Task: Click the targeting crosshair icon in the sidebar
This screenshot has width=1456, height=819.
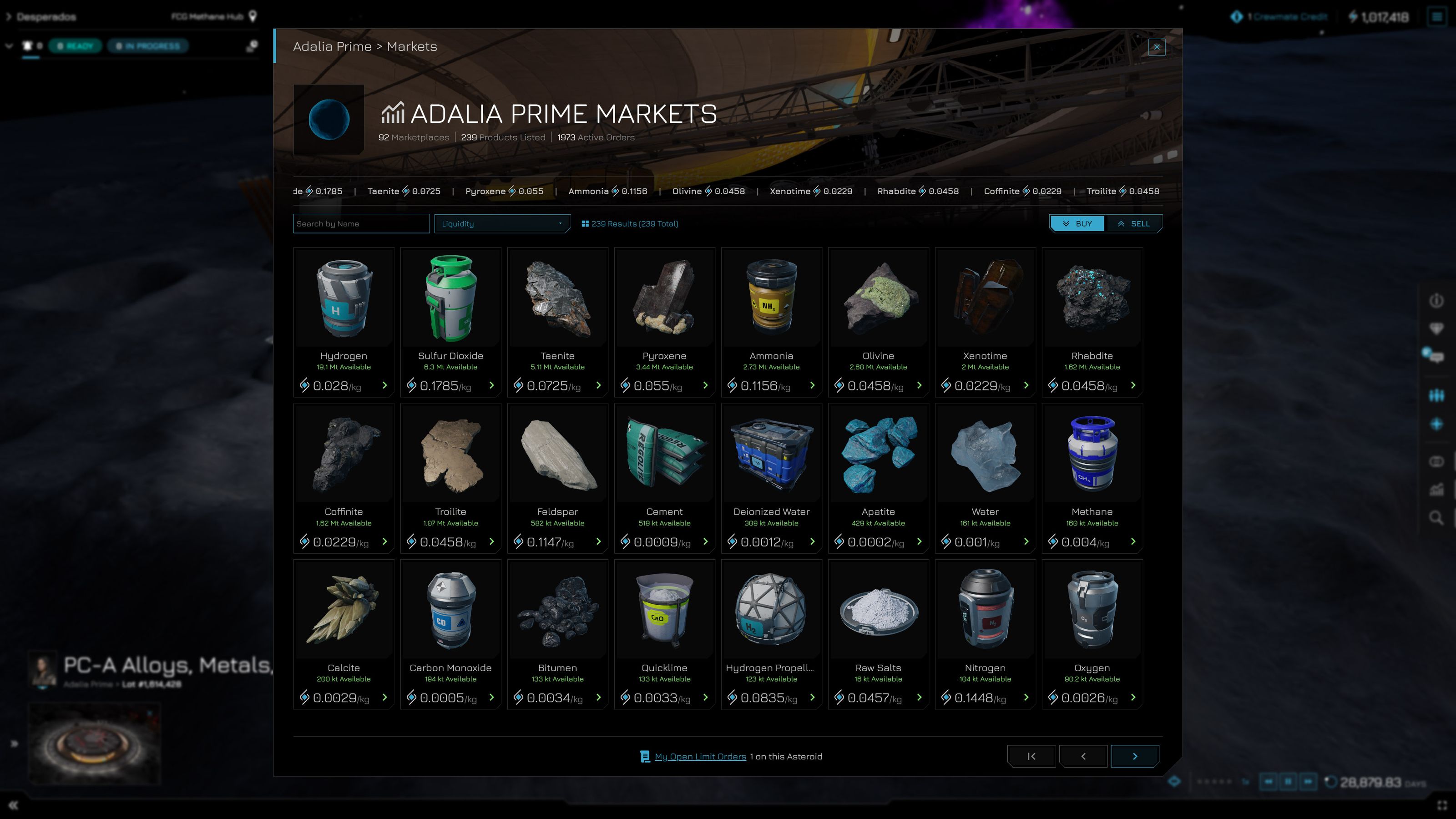Action: click(x=1436, y=424)
